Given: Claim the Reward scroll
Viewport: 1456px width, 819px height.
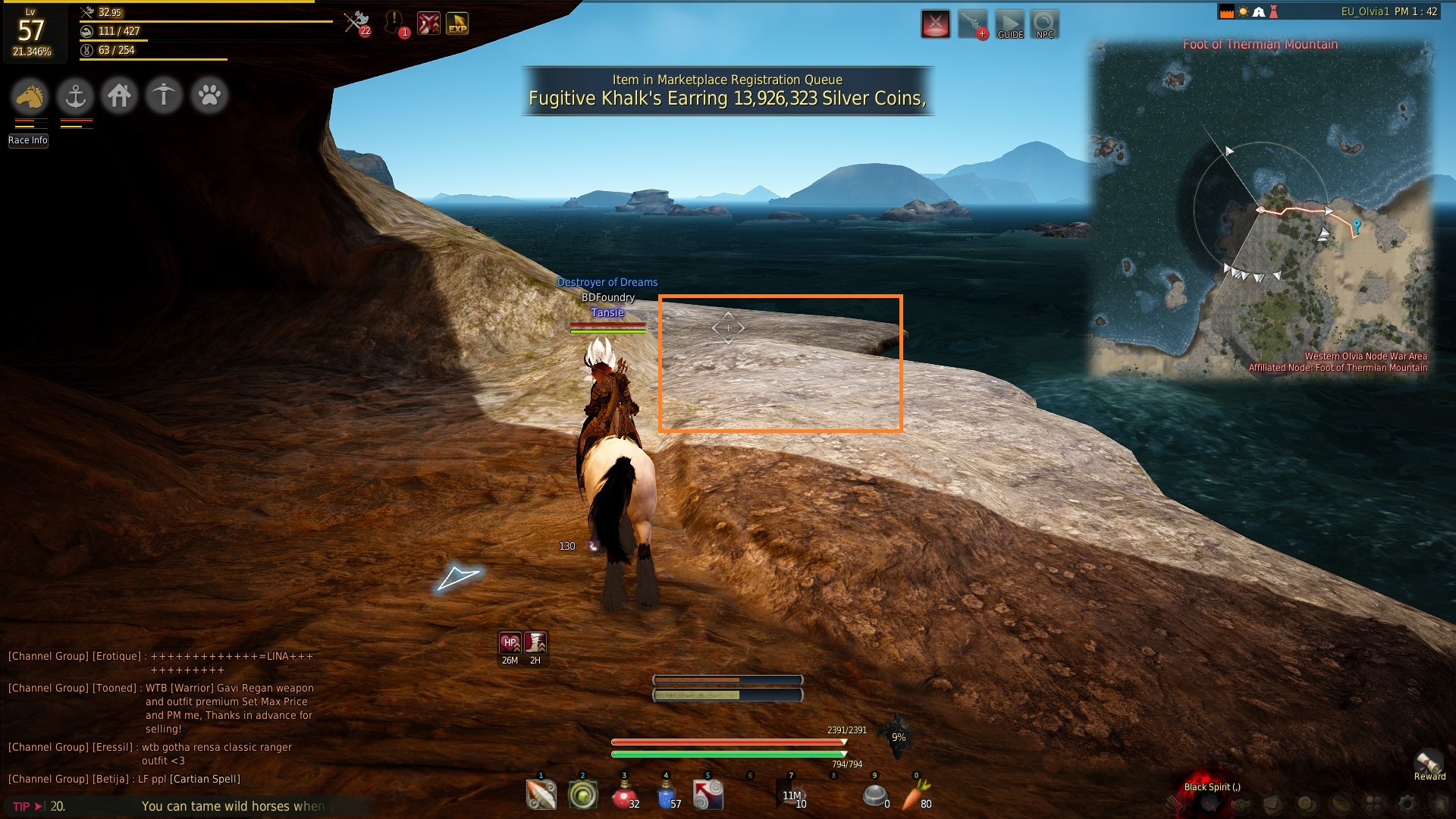Looking at the screenshot, I should (x=1429, y=764).
